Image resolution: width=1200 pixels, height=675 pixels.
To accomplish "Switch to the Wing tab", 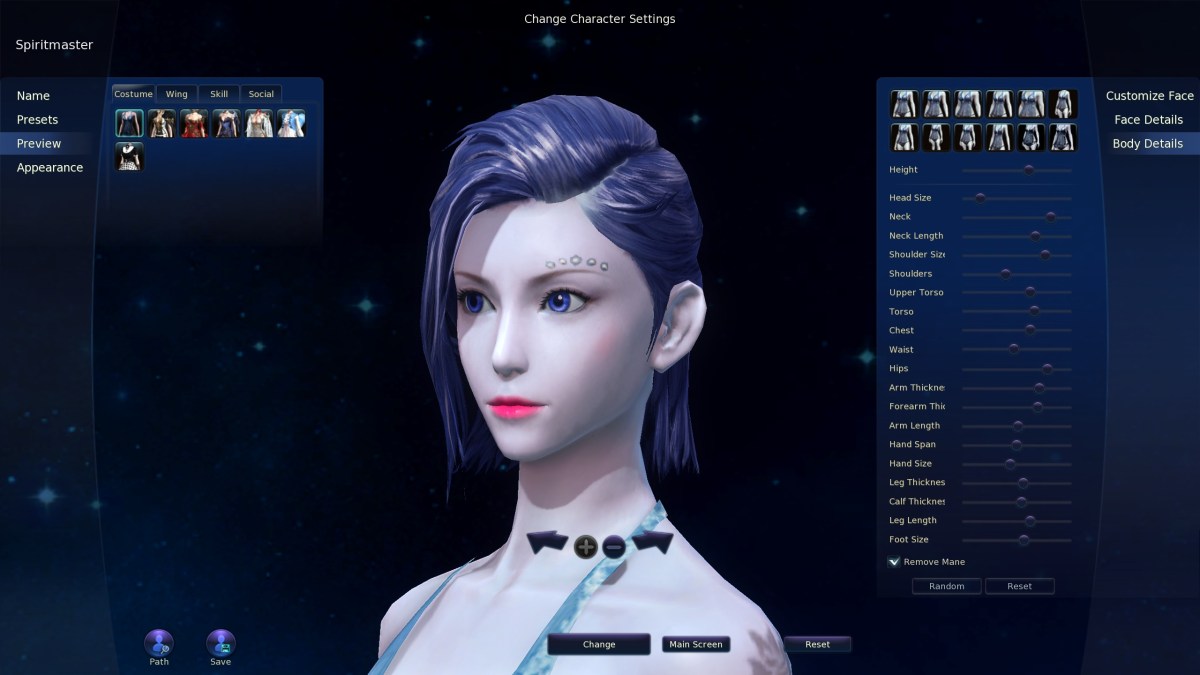I will tap(176, 94).
